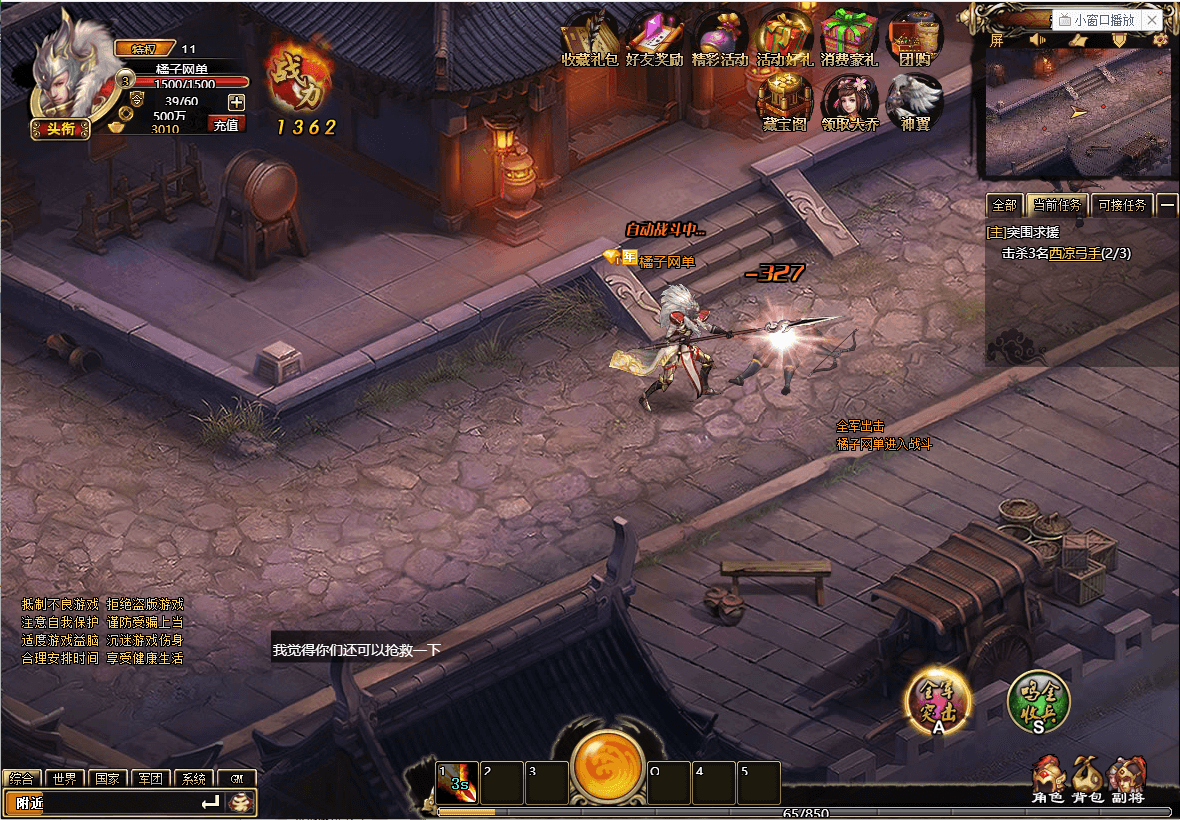Open the 收藏礼包 gift pack icon
This screenshot has height=820, width=1180.
coord(590,40)
